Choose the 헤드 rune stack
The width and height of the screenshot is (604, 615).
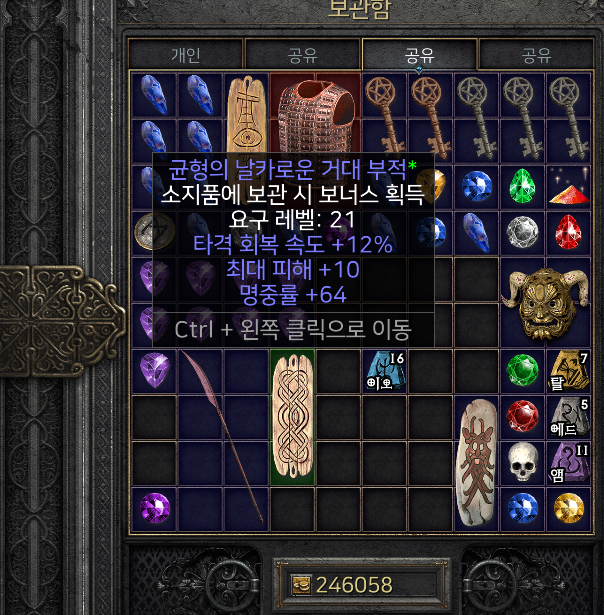point(567,417)
